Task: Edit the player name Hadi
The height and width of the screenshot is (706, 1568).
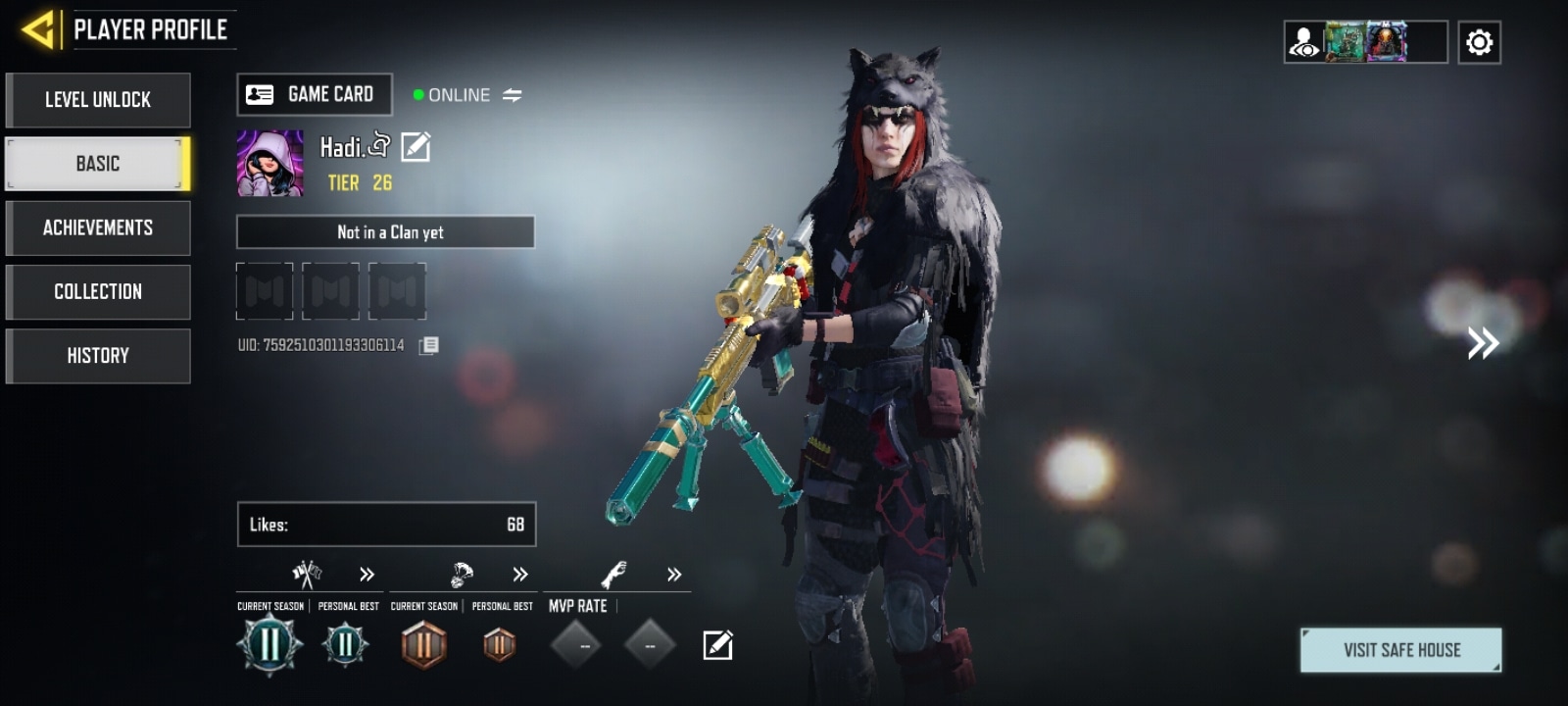Action: (x=416, y=147)
